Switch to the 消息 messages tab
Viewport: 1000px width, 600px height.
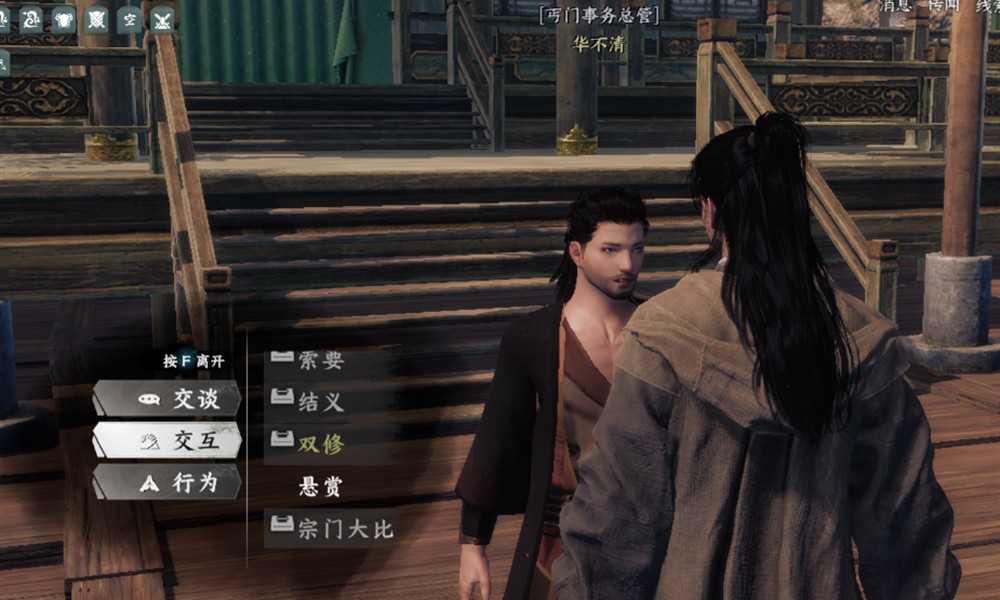coord(896,6)
